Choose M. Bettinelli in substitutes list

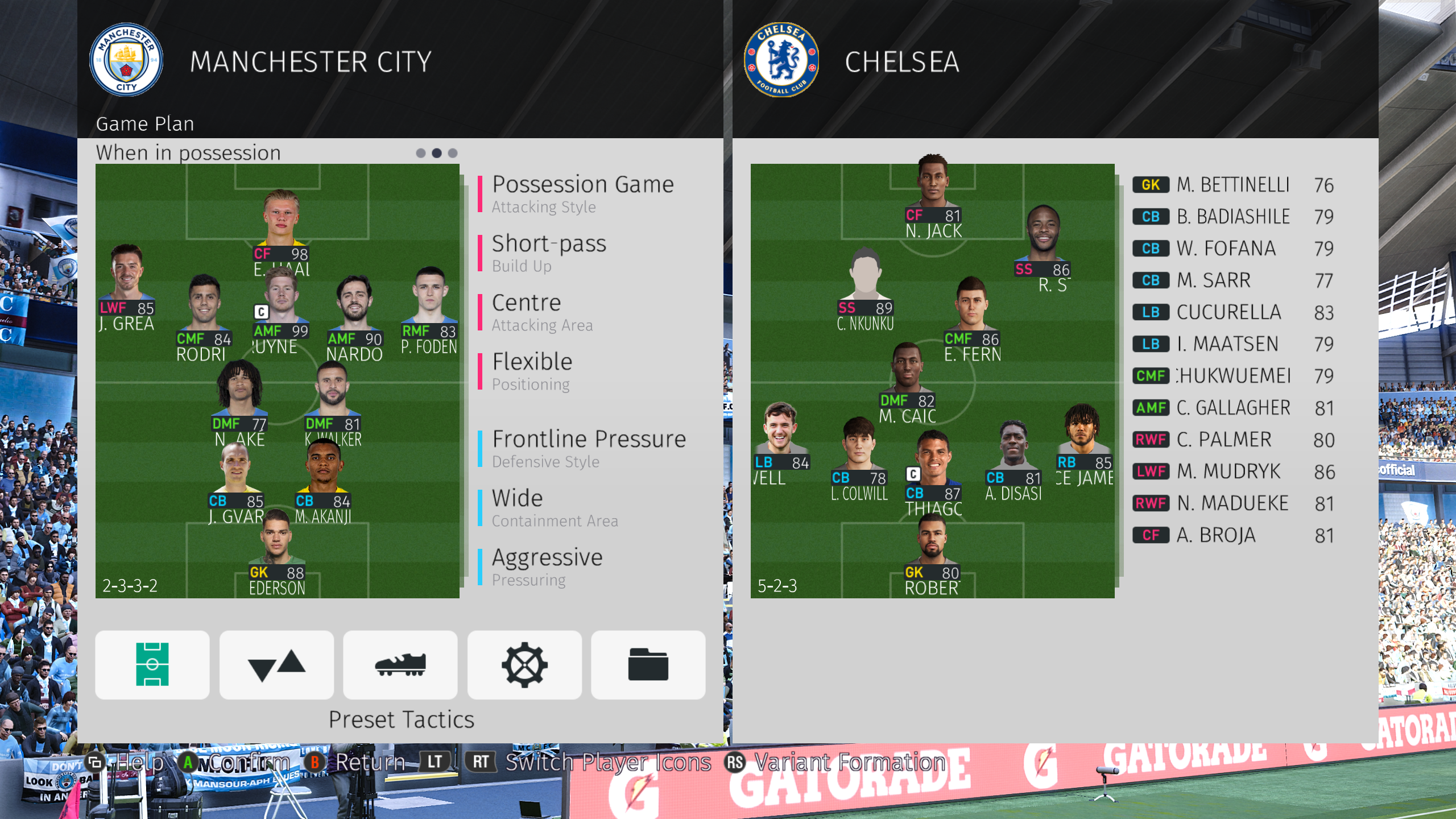coord(1232,185)
